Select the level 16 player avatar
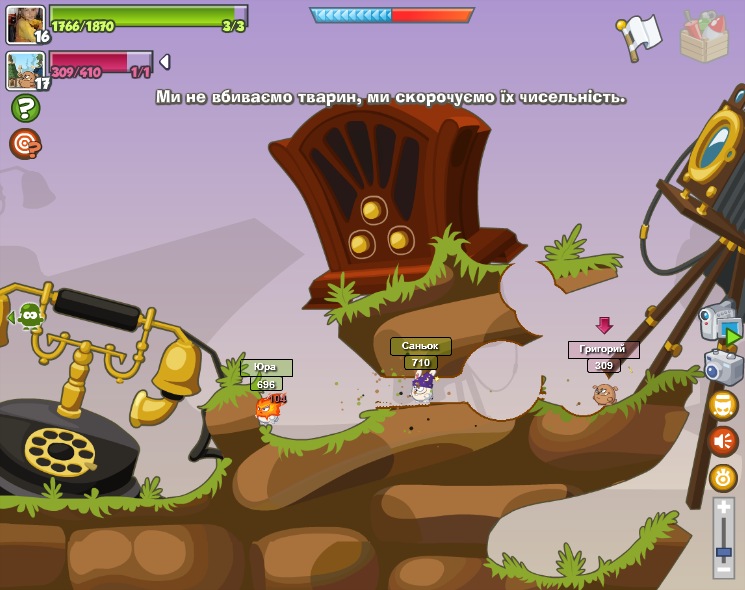Image resolution: width=745 pixels, height=590 pixels. (25, 24)
